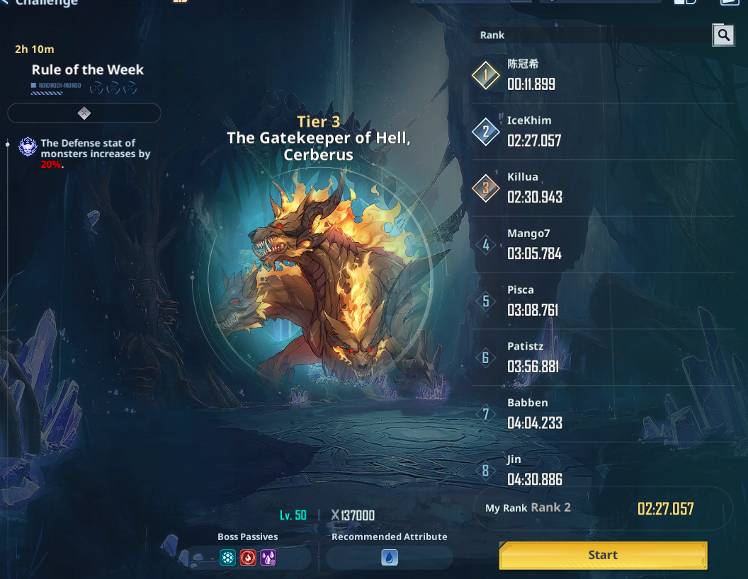View Killua's rank entry

click(x=603, y=188)
